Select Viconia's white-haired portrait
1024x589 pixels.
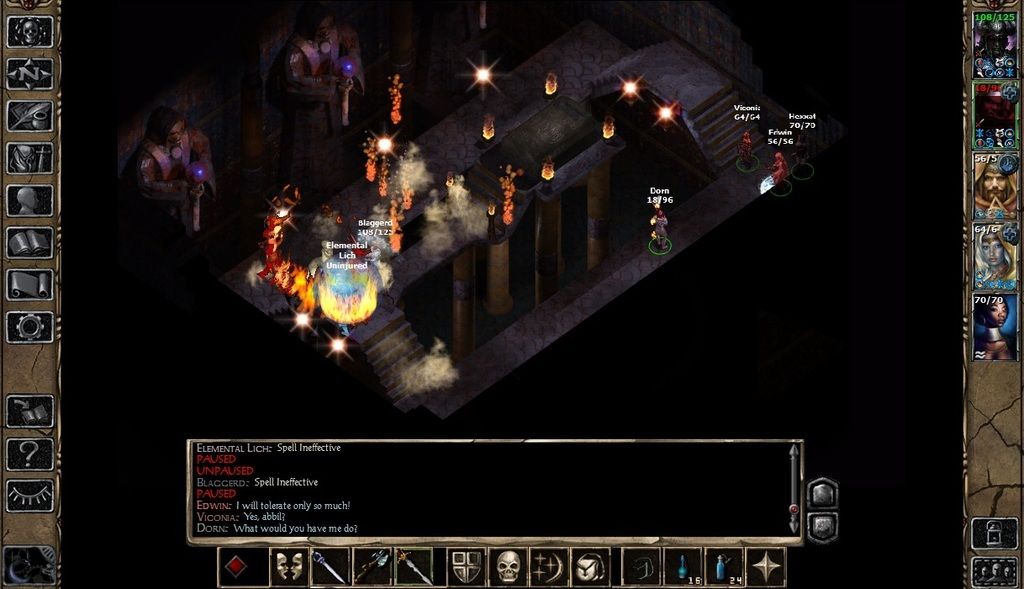click(x=995, y=256)
